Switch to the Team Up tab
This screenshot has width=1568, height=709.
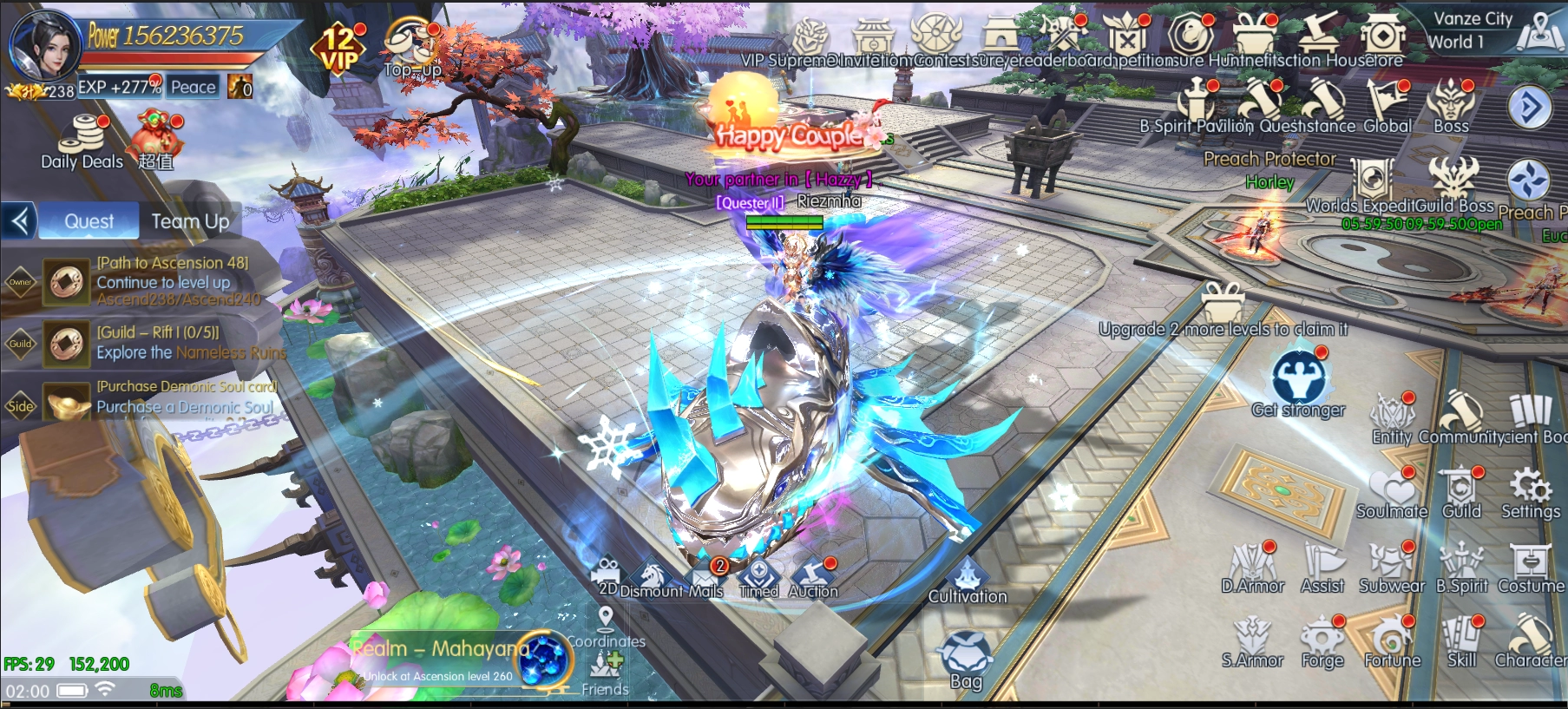pos(190,221)
